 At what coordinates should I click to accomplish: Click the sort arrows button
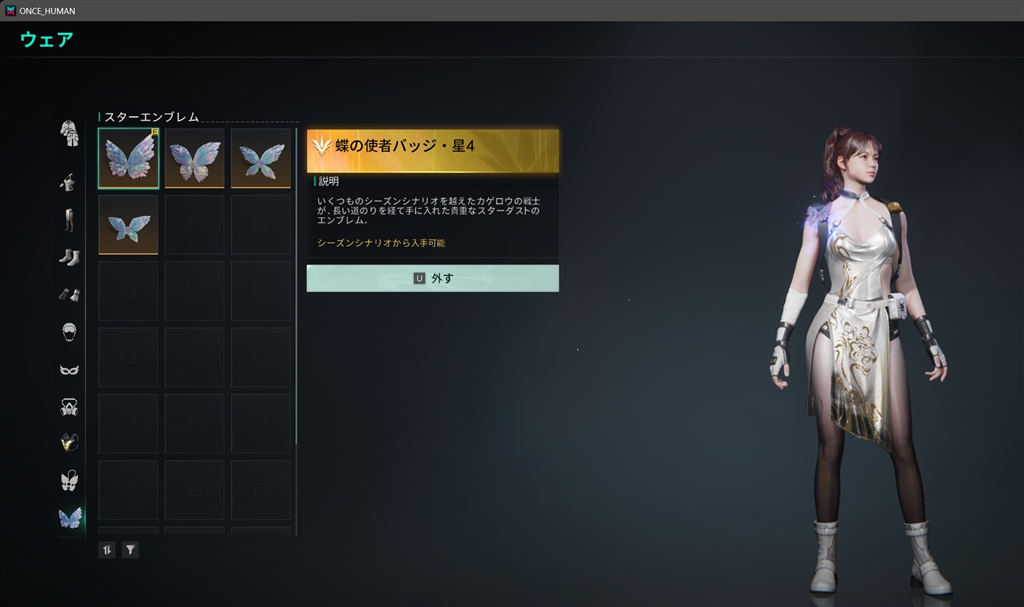pos(107,549)
